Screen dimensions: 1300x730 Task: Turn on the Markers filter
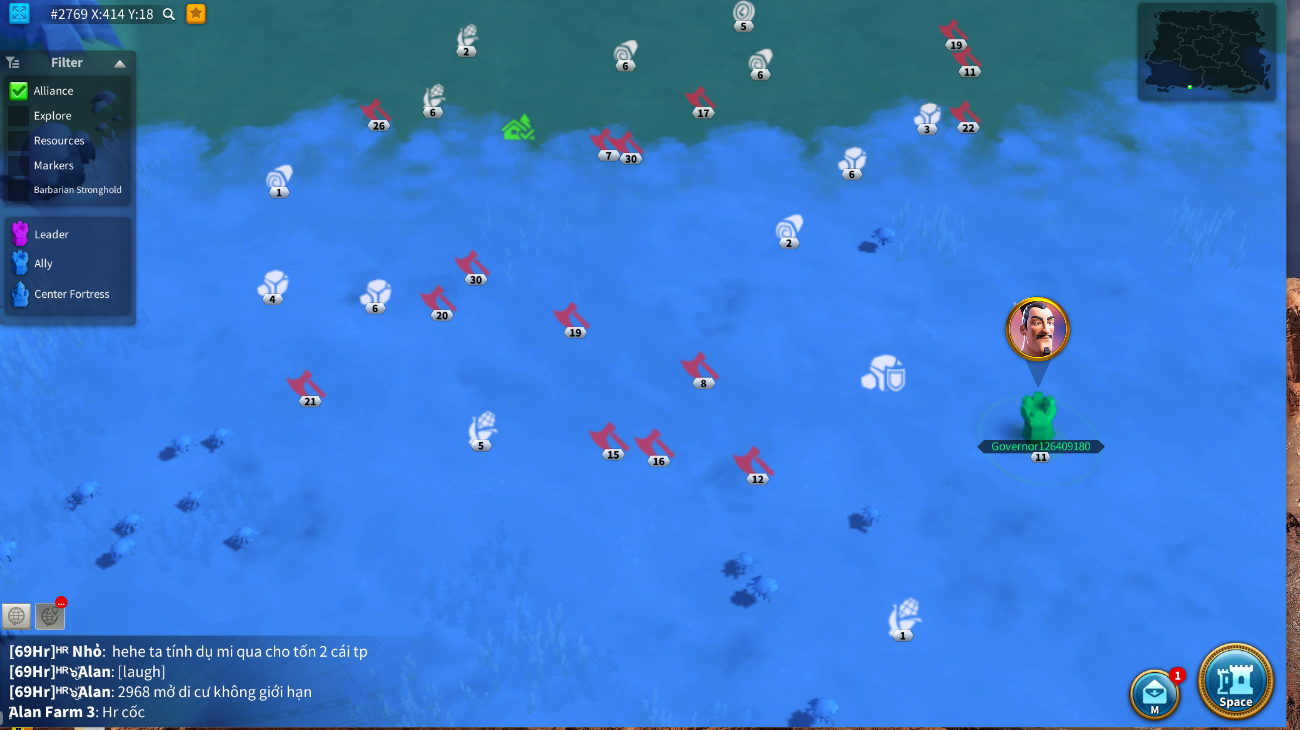point(18,166)
